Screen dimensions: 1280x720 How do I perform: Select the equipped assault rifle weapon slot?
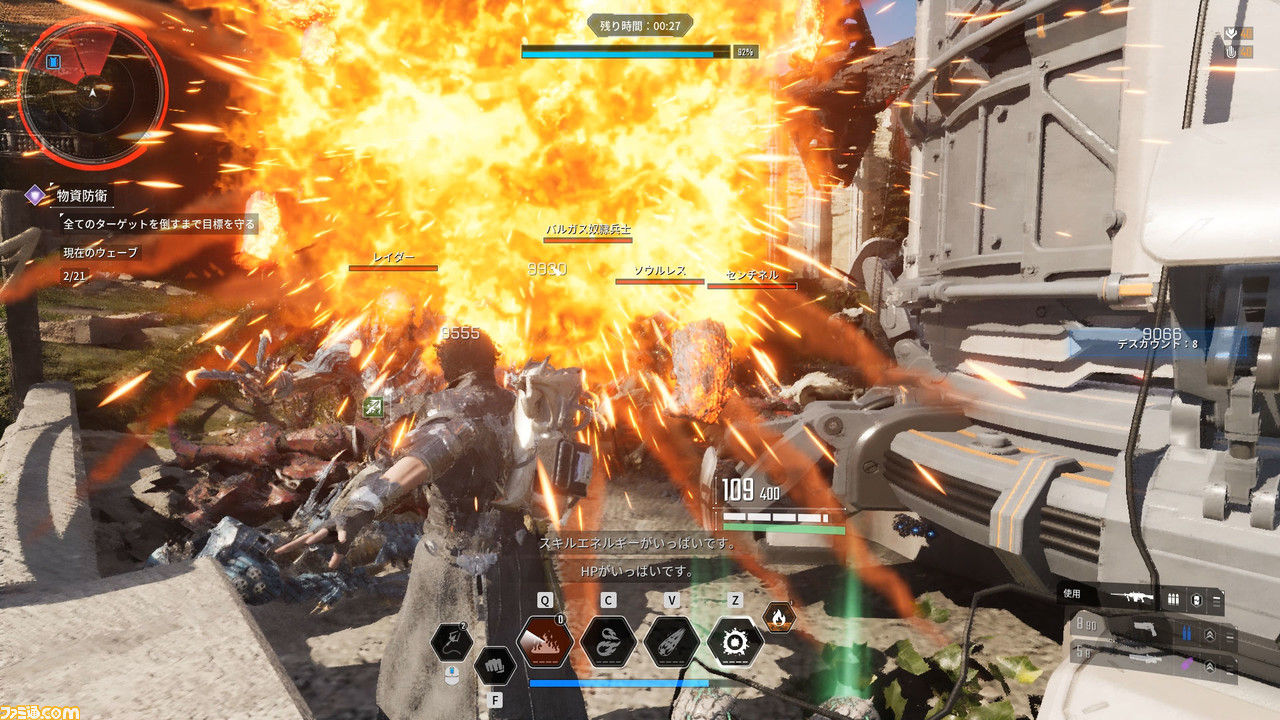[1141, 597]
